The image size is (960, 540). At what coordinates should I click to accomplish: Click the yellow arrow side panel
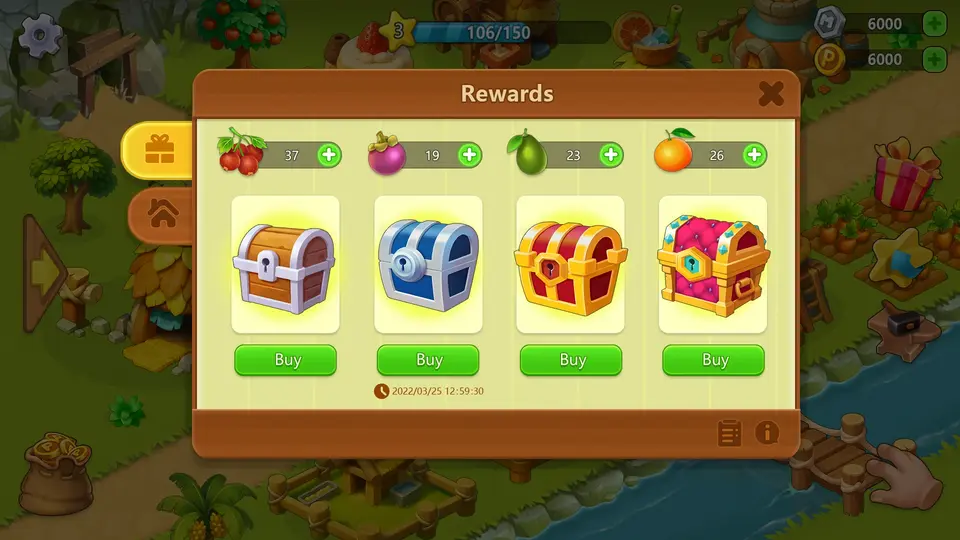(45, 270)
